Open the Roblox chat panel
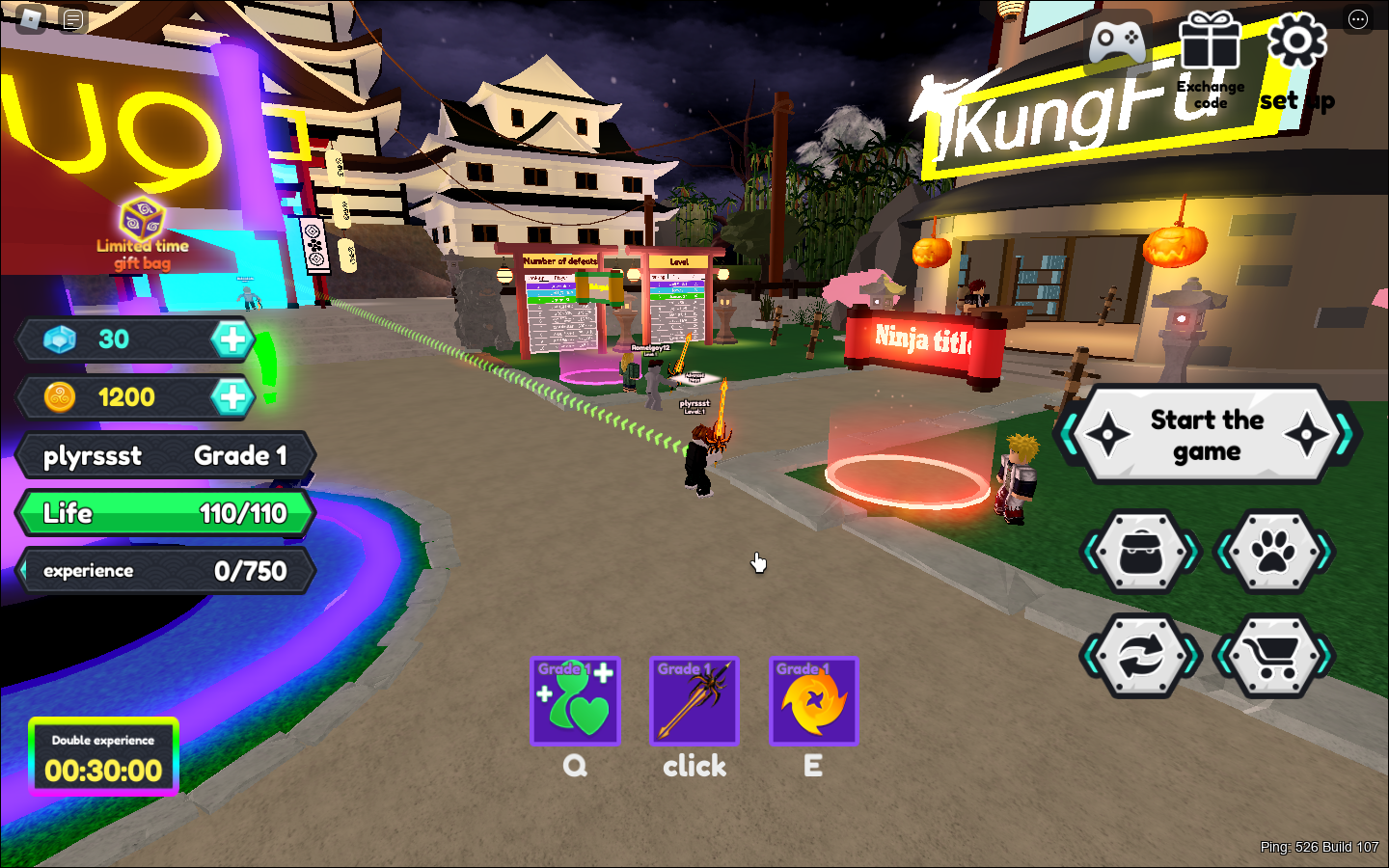Screen dimensions: 1389x868 click(x=73, y=19)
